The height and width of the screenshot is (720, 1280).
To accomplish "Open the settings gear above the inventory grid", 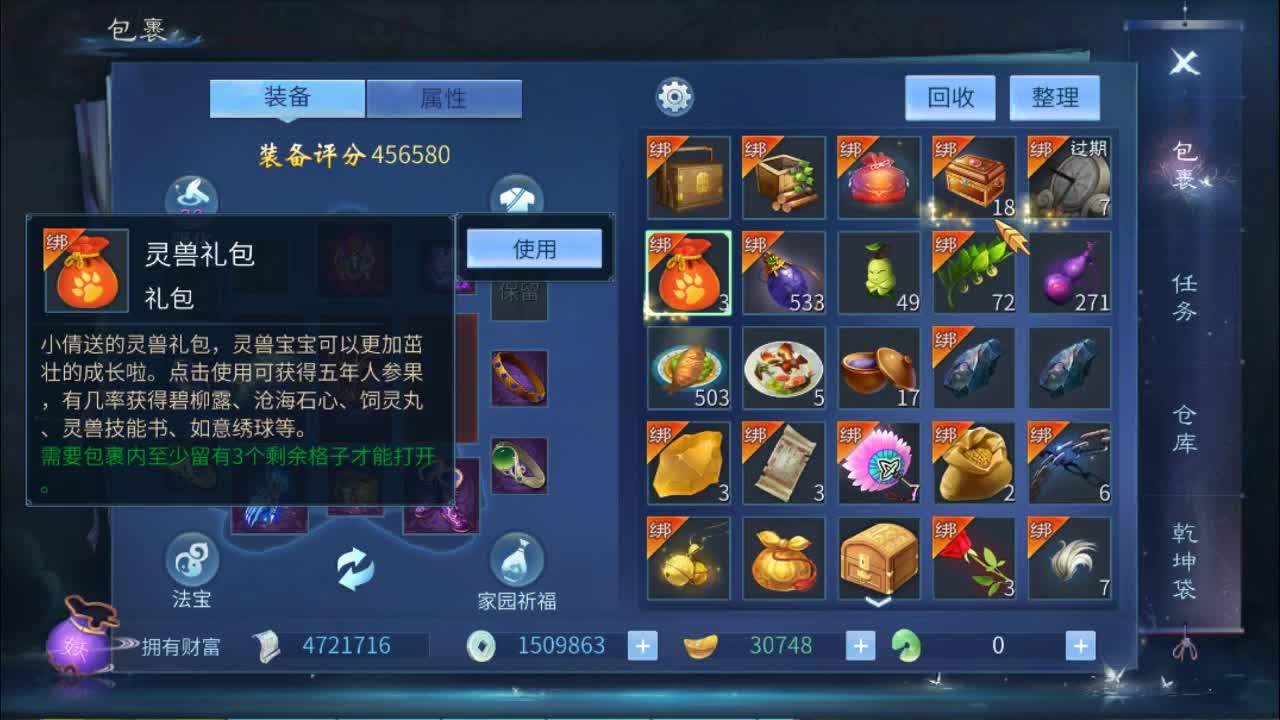I will click(677, 96).
